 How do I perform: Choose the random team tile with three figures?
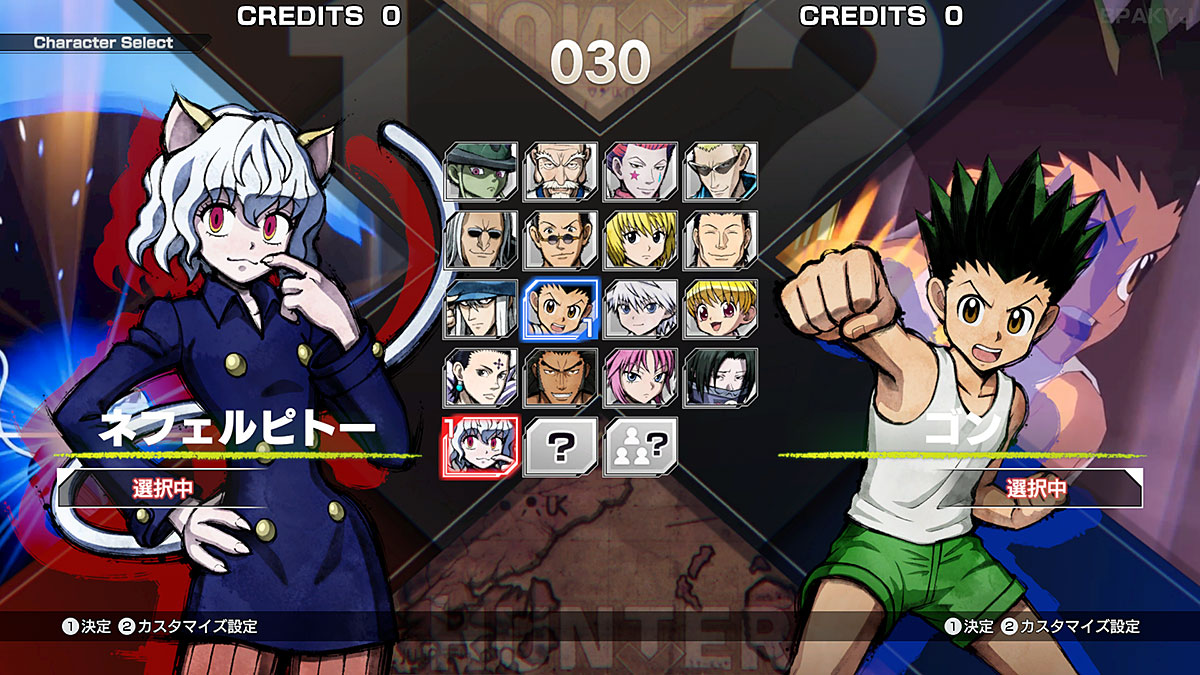click(641, 446)
